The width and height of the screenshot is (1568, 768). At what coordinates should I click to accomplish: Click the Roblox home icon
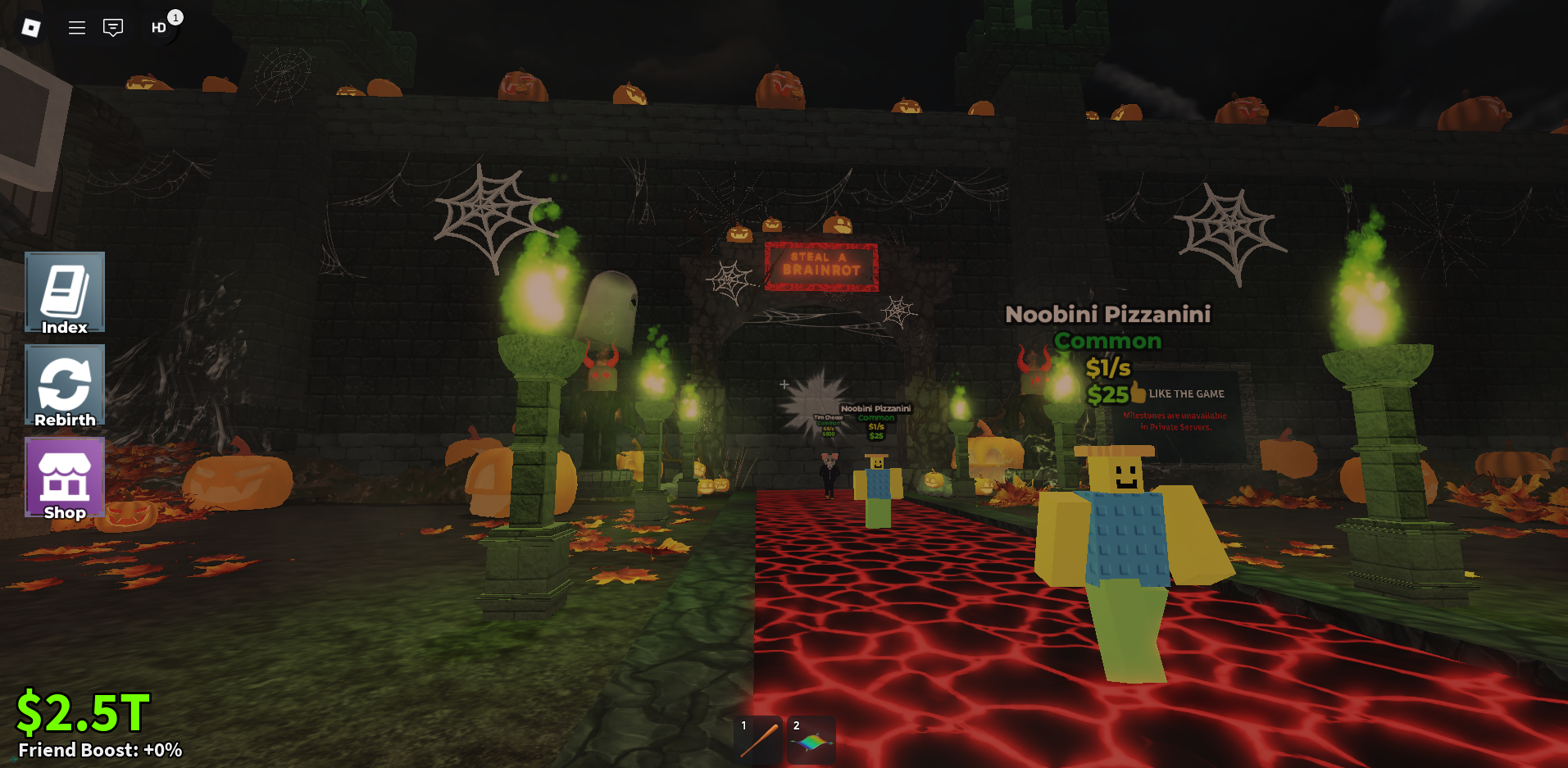click(32, 27)
